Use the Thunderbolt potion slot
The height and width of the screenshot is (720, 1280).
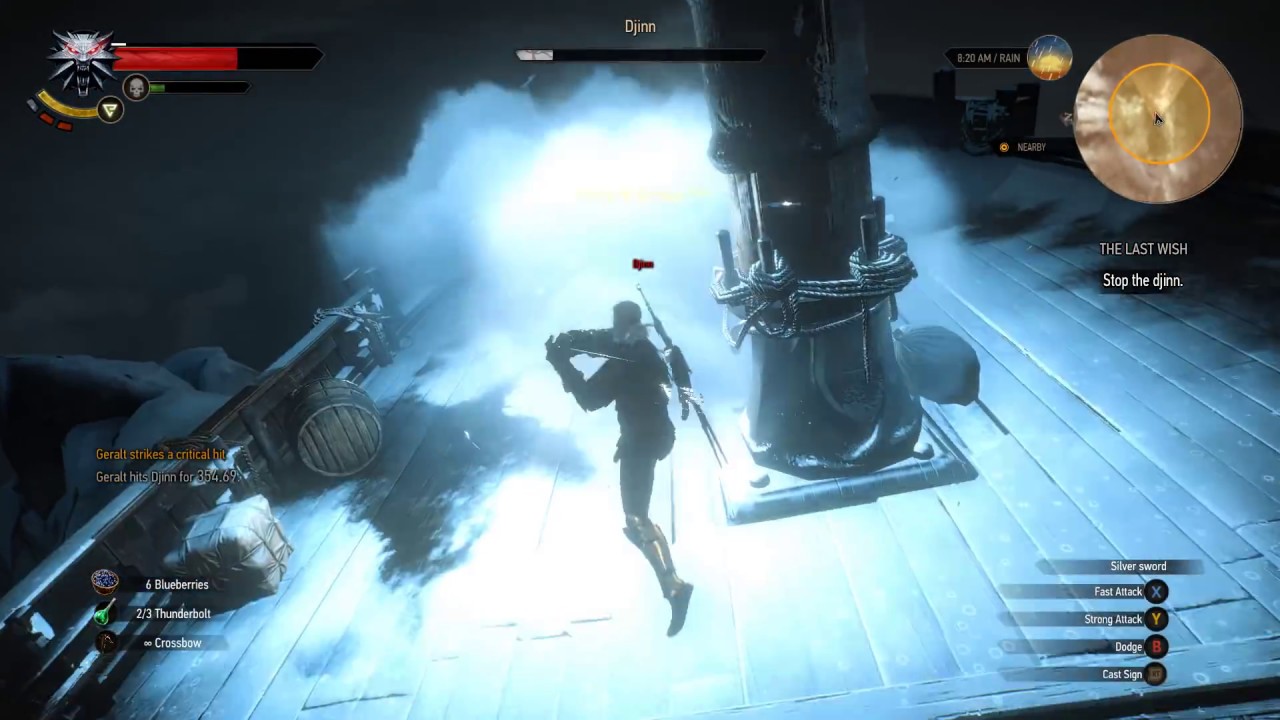105,613
